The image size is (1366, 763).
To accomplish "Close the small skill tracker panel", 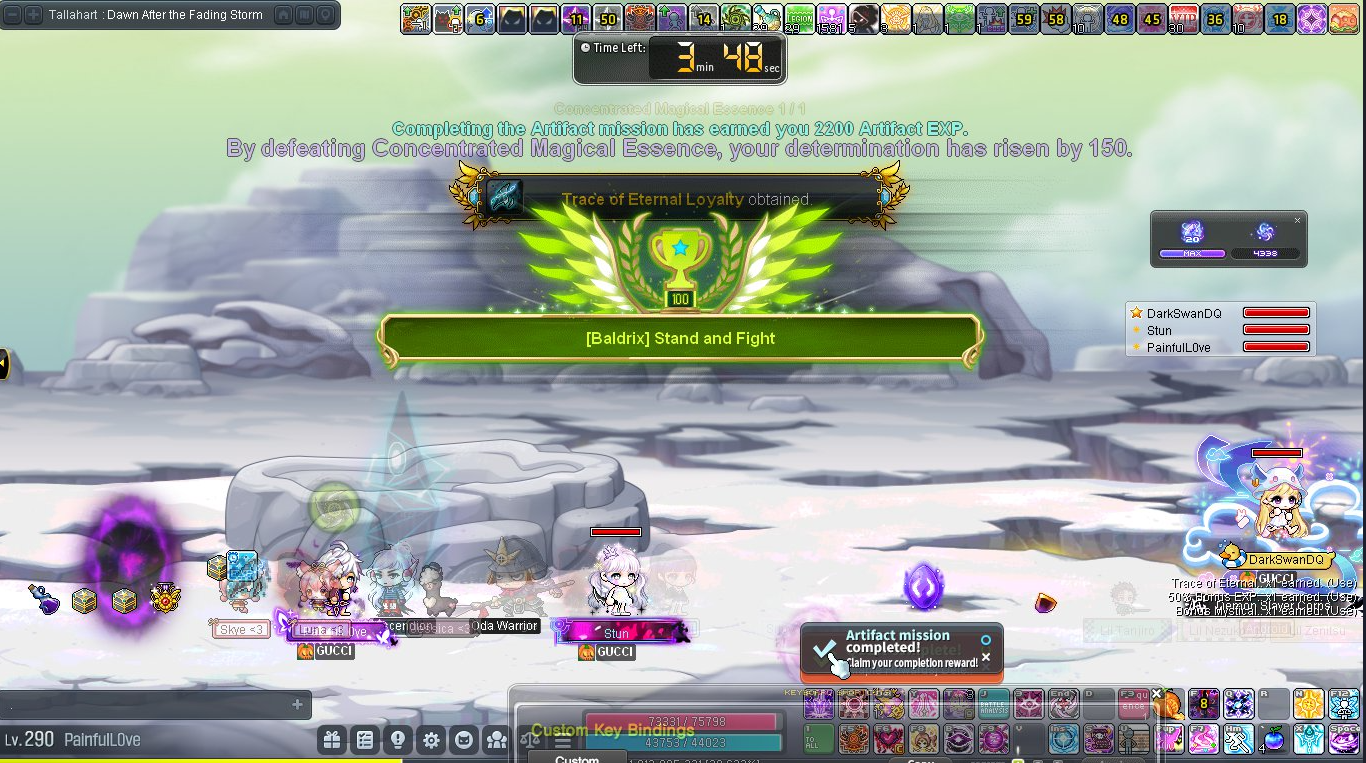I will (x=1298, y=221).
